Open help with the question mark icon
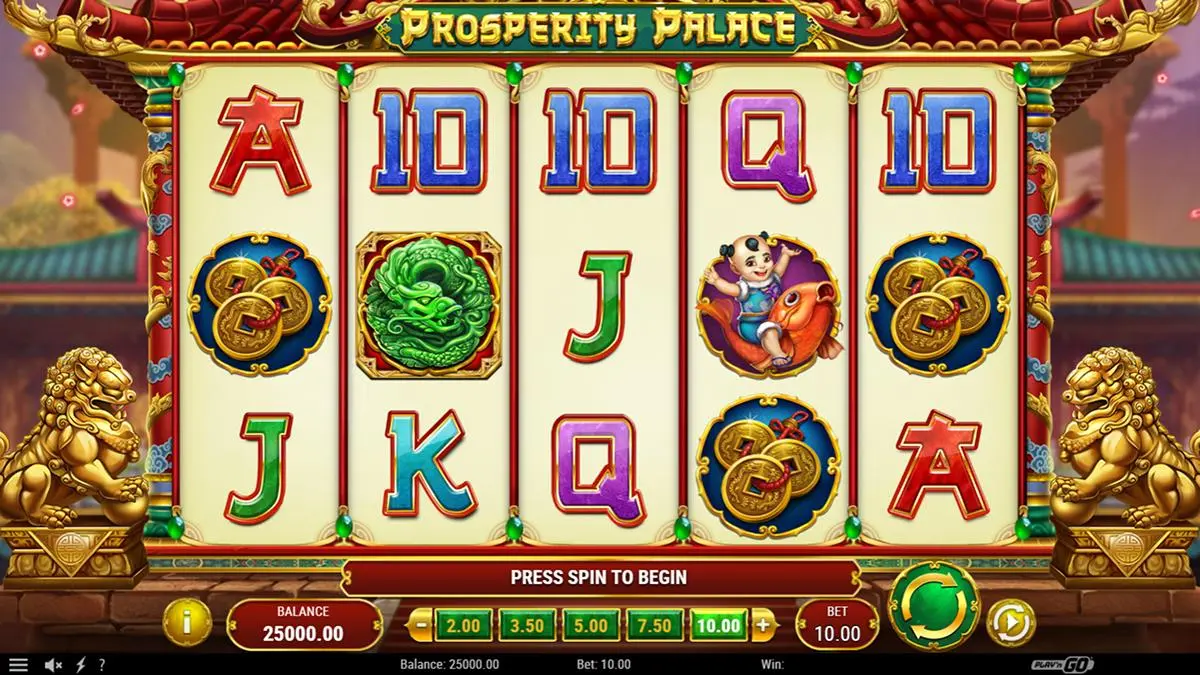The height and width of the screenshot is (675, 1200). coord(101,664)
